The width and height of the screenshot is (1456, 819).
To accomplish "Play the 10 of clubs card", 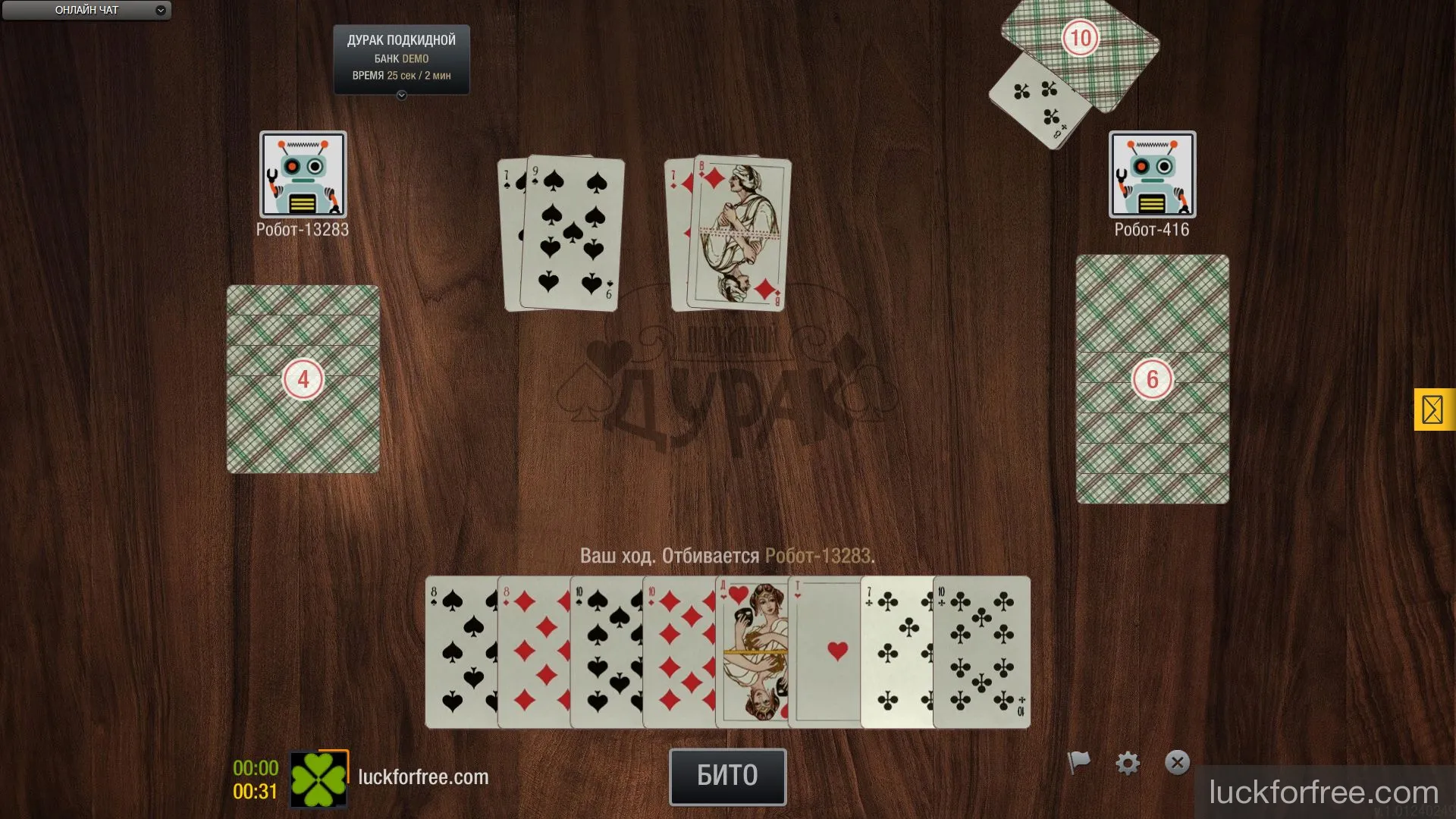I will click(x=981, y=652).
